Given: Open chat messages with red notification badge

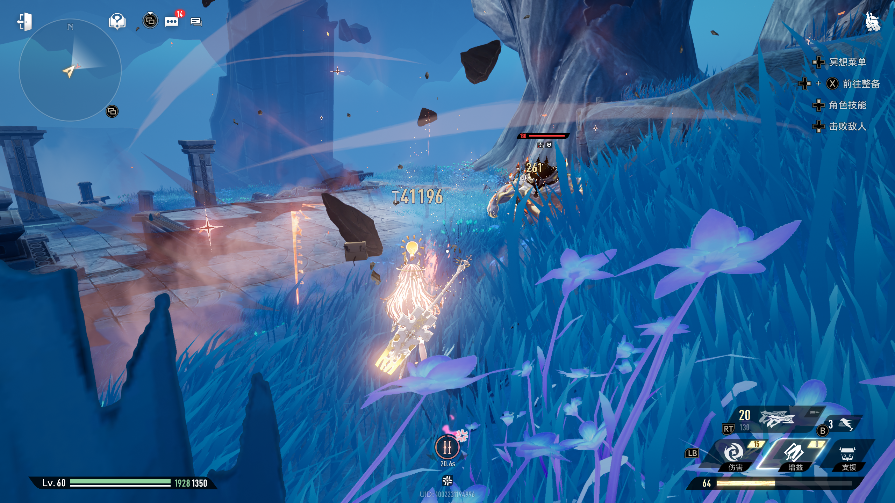Looking at the screenshot, I should pyautogui.click(x=173, y=19).
